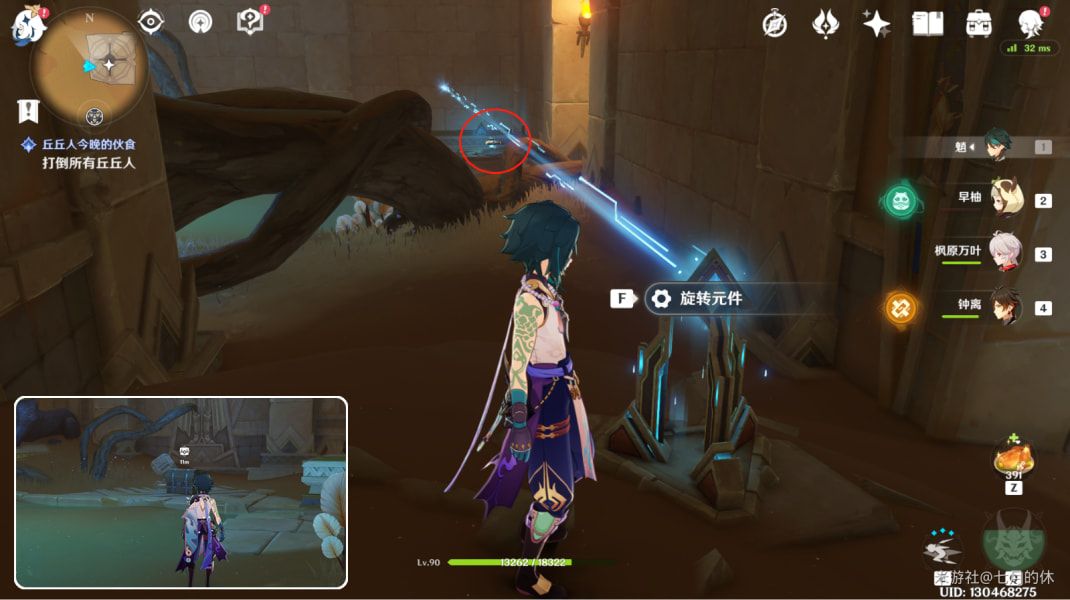Open the quest log exclamation icon
The image size is (1070, 600).
(x=28, y=111)
